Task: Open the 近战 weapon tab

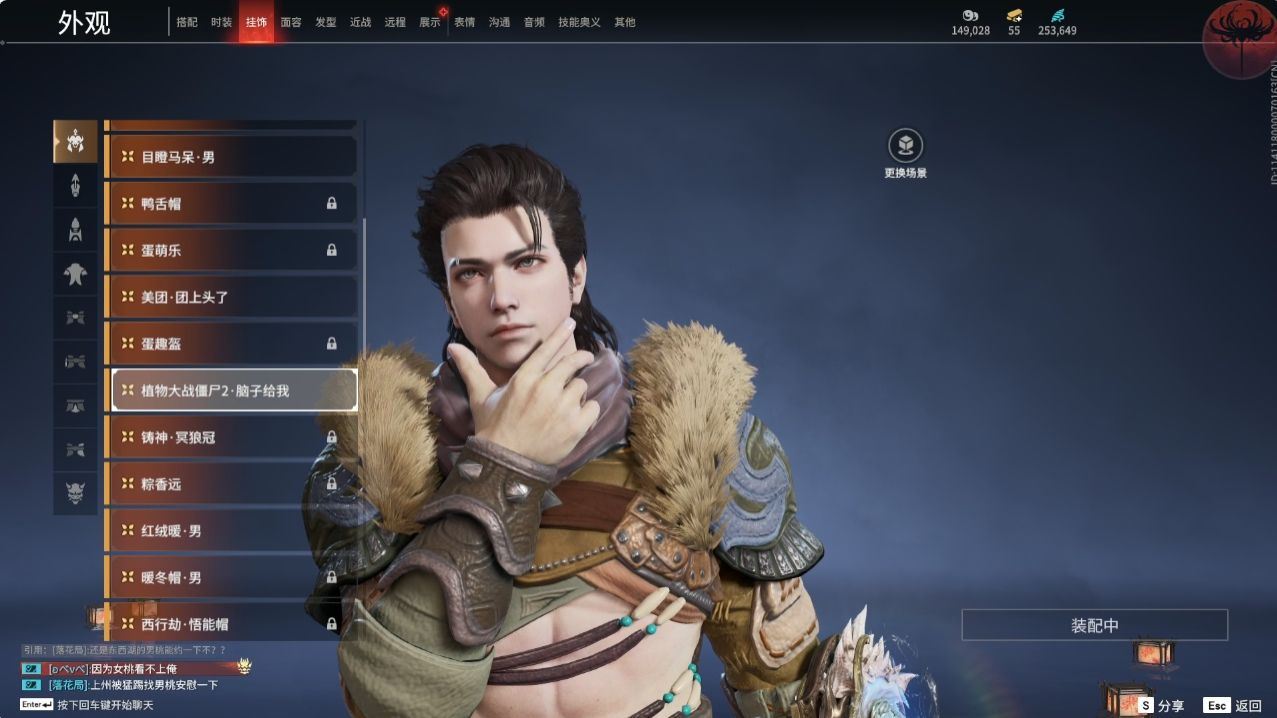Action: point(360,22)
